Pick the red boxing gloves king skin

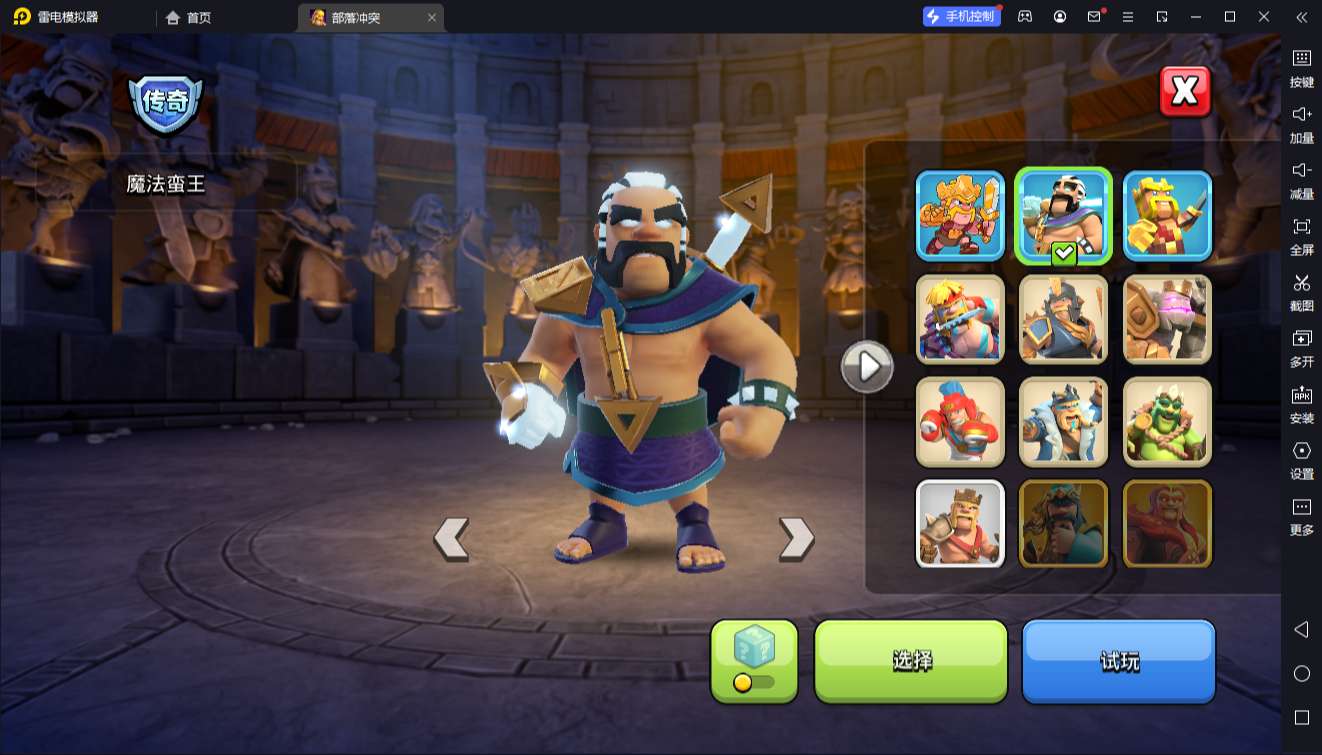click(960, 422)
